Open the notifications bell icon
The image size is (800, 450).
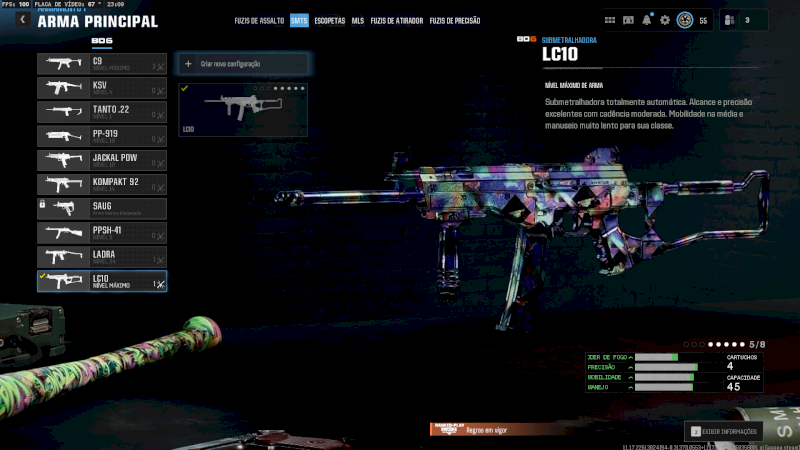point(647,20)
